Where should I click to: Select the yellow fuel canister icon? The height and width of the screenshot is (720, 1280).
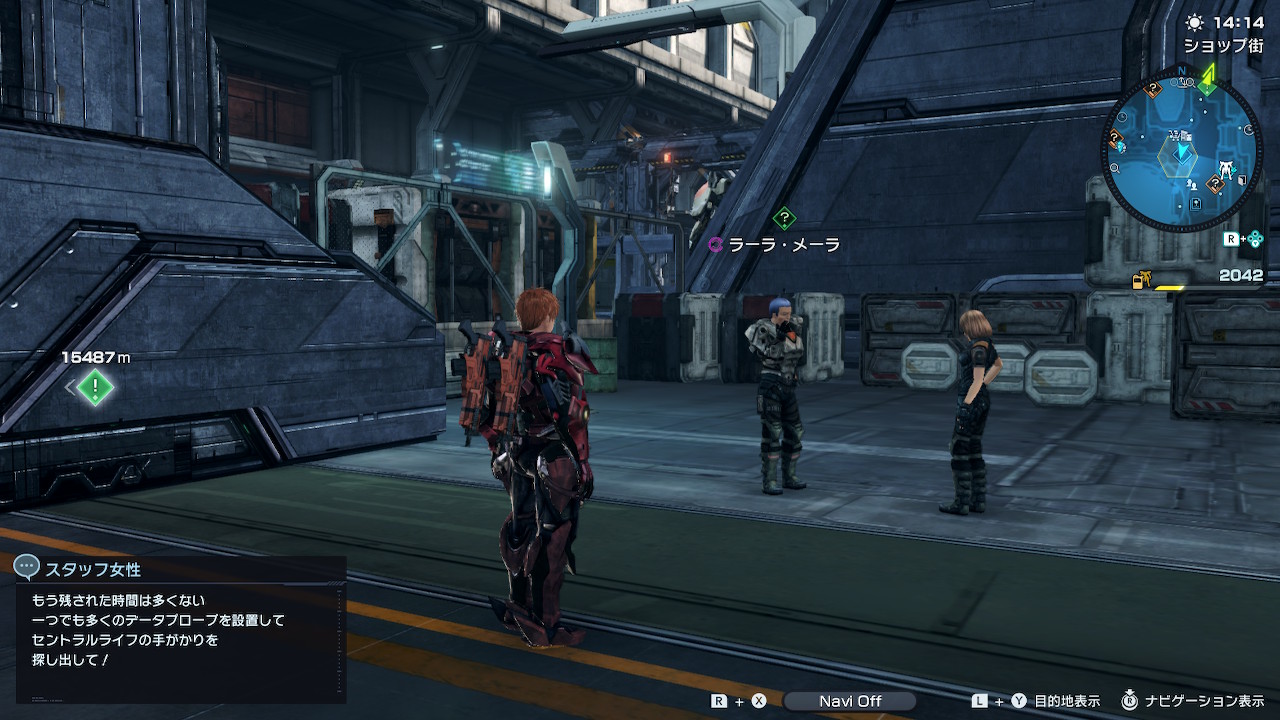[x=1141, y=281]
